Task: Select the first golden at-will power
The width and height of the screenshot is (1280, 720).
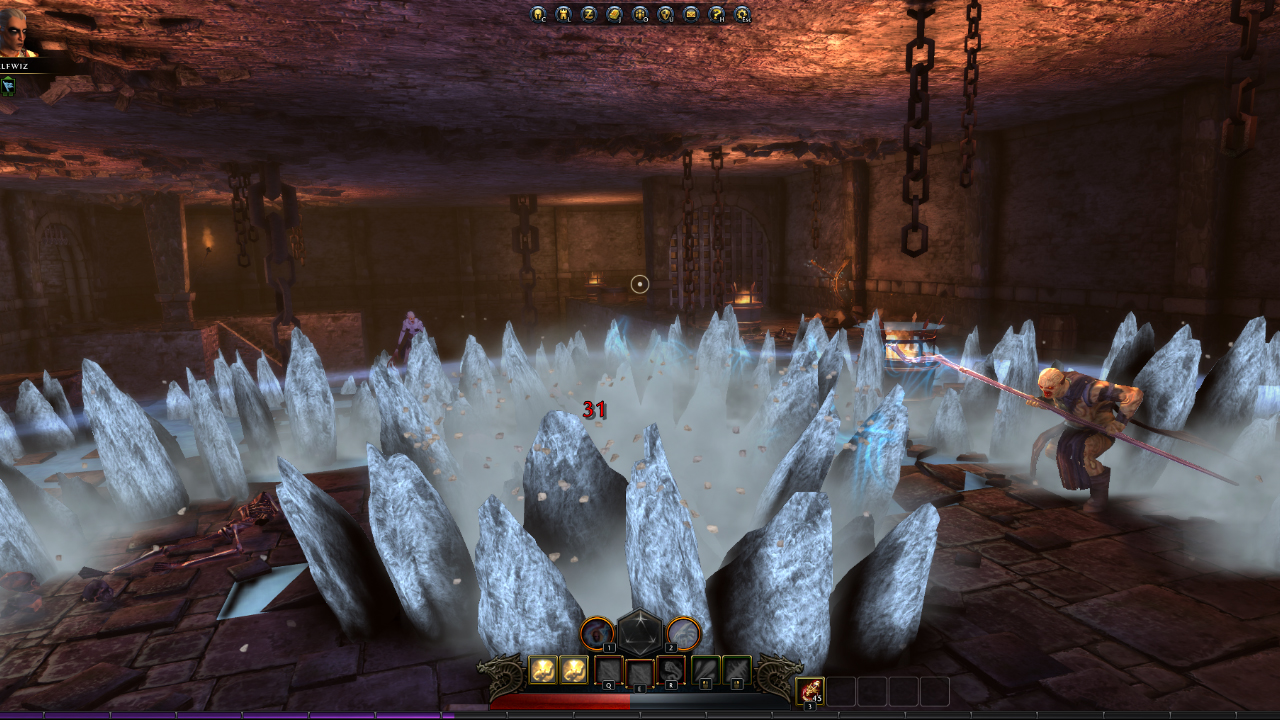Action: click(x=543, y=671)
